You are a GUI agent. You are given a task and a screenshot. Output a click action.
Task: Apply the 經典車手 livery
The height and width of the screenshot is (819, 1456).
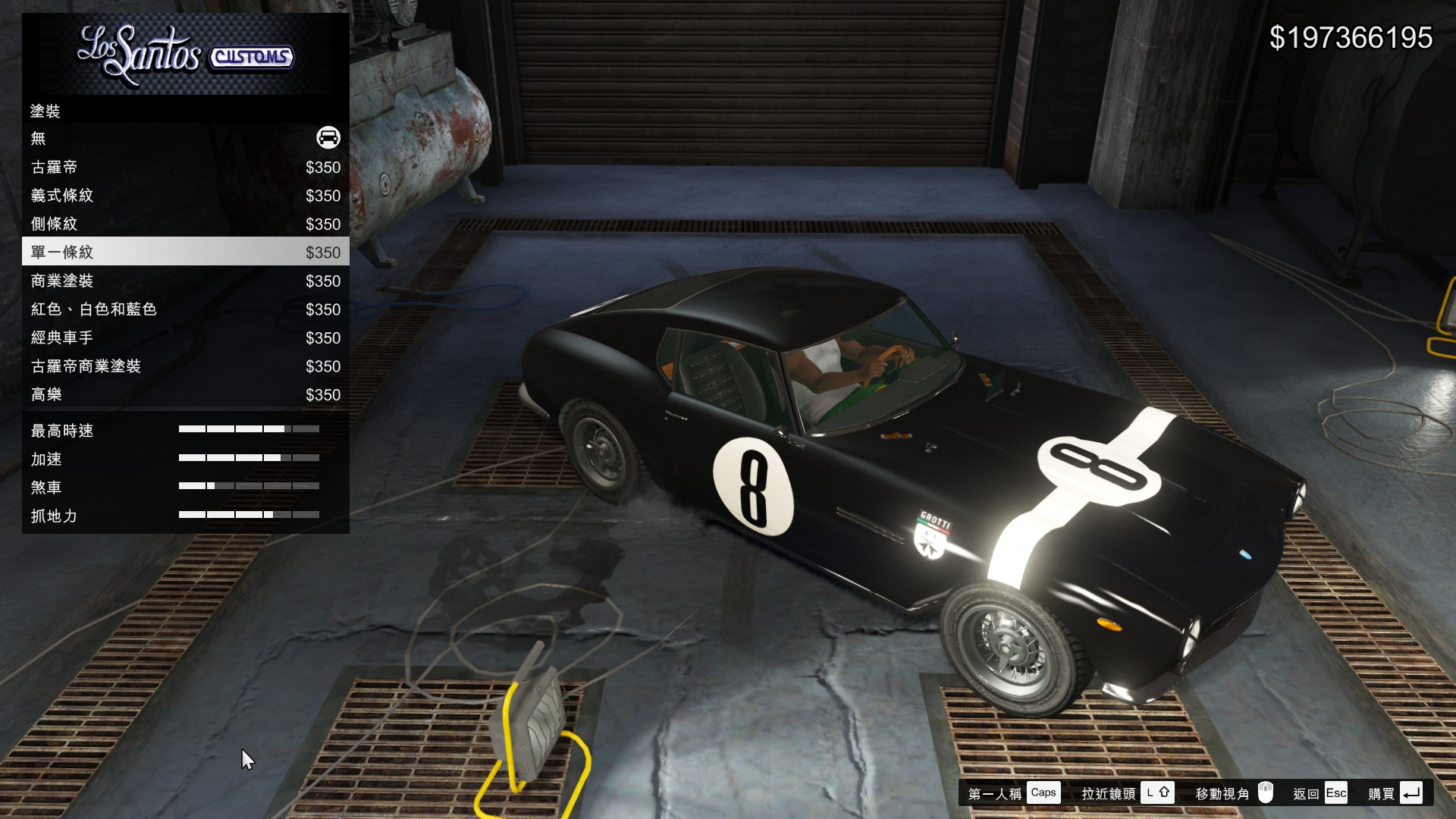[x=185, y=338]
